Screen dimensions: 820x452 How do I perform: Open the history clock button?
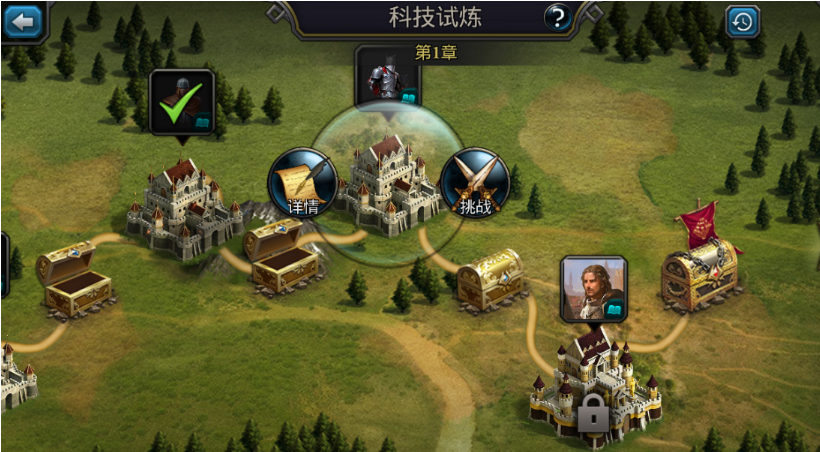[742, 21]
